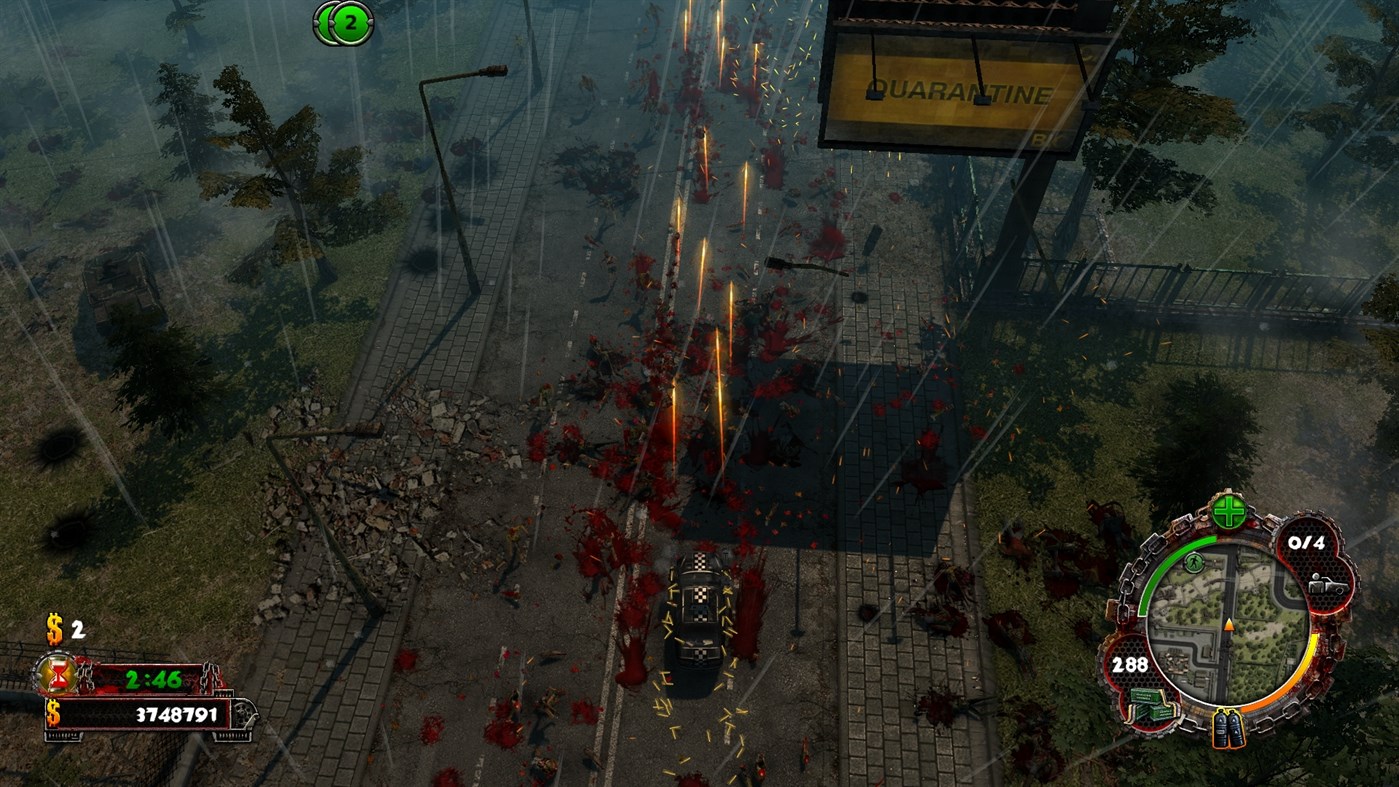Toggle the weapon slot showing 0/4
Screen dimensions: 1399x787
click(x=1306, y=543)
